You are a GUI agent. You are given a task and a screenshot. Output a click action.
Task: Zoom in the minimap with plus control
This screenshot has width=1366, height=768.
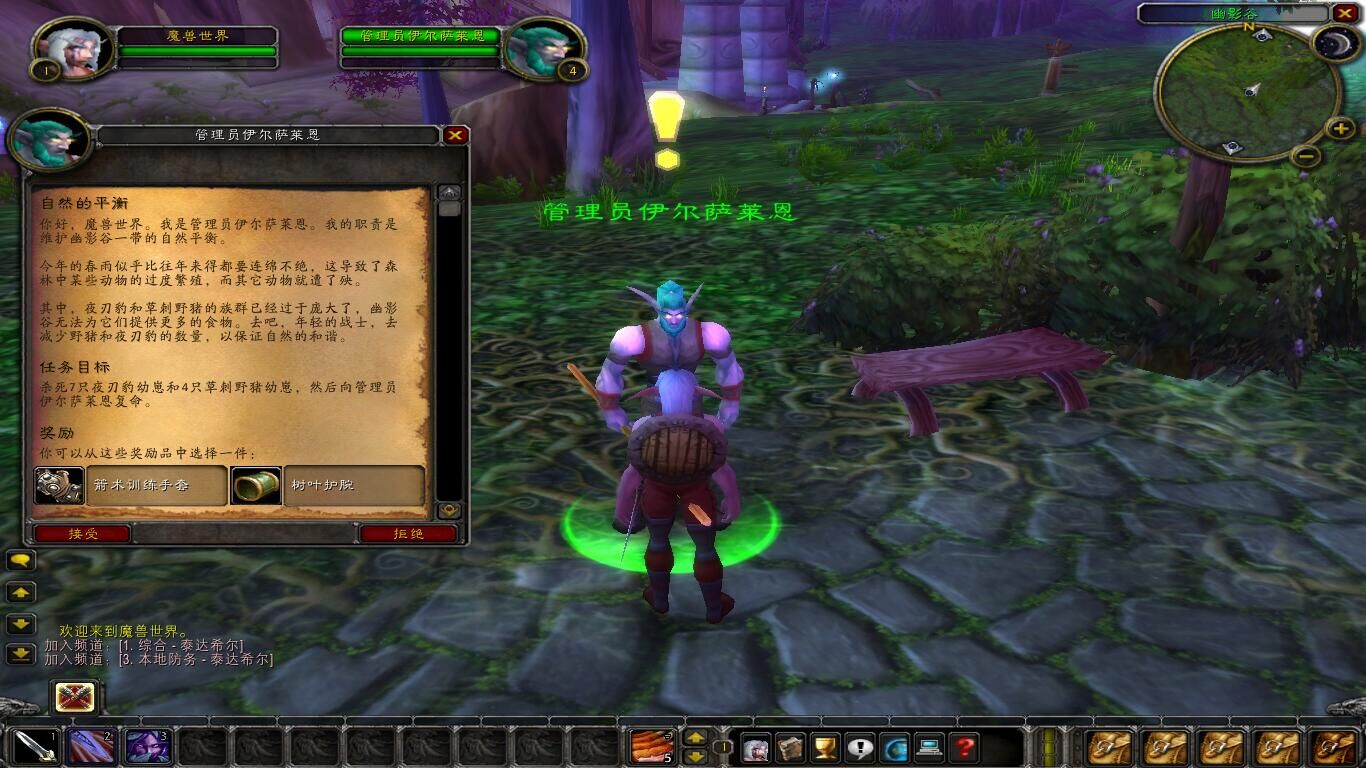(x=1341, y=128)
